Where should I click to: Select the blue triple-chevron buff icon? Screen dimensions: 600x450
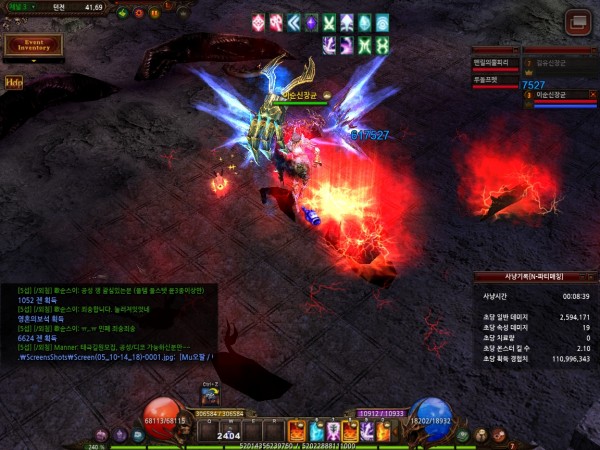[x=293, y=22]
